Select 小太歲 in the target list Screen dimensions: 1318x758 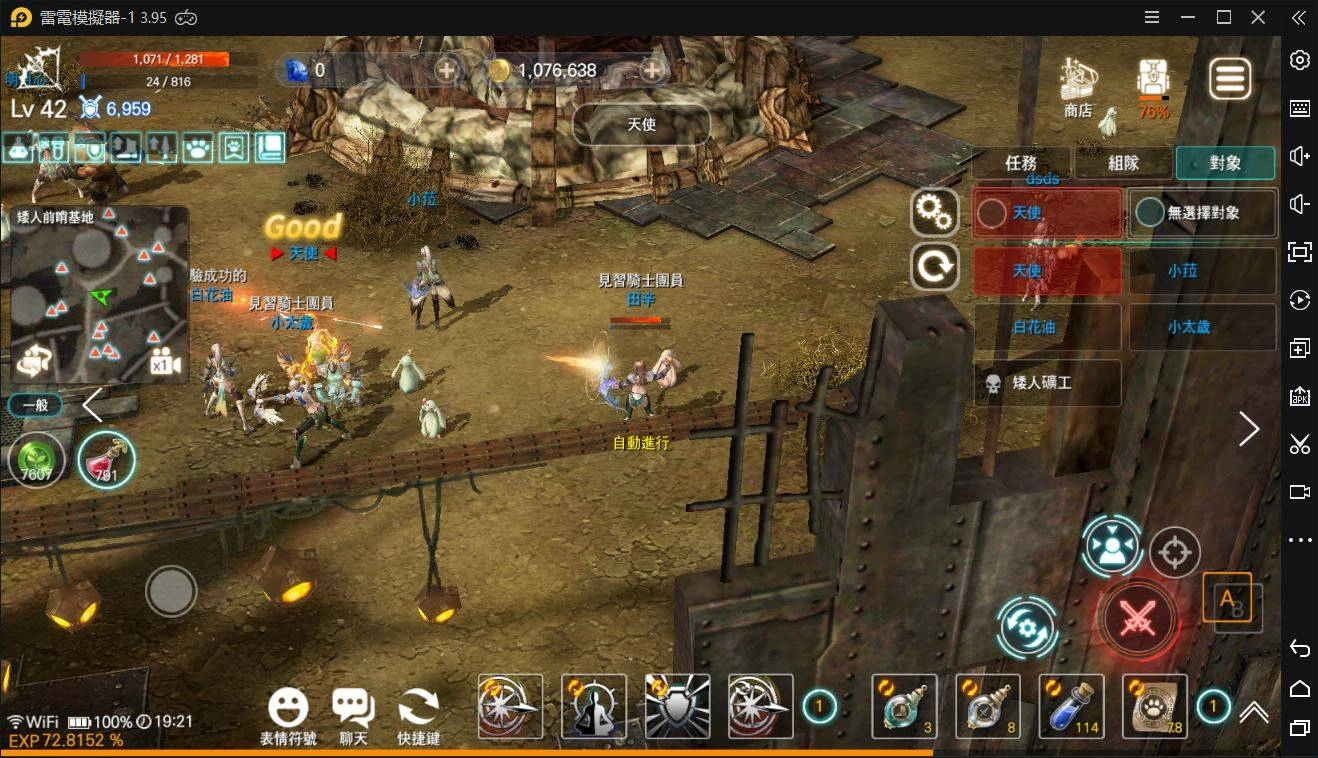click(x=1202, y=327)
